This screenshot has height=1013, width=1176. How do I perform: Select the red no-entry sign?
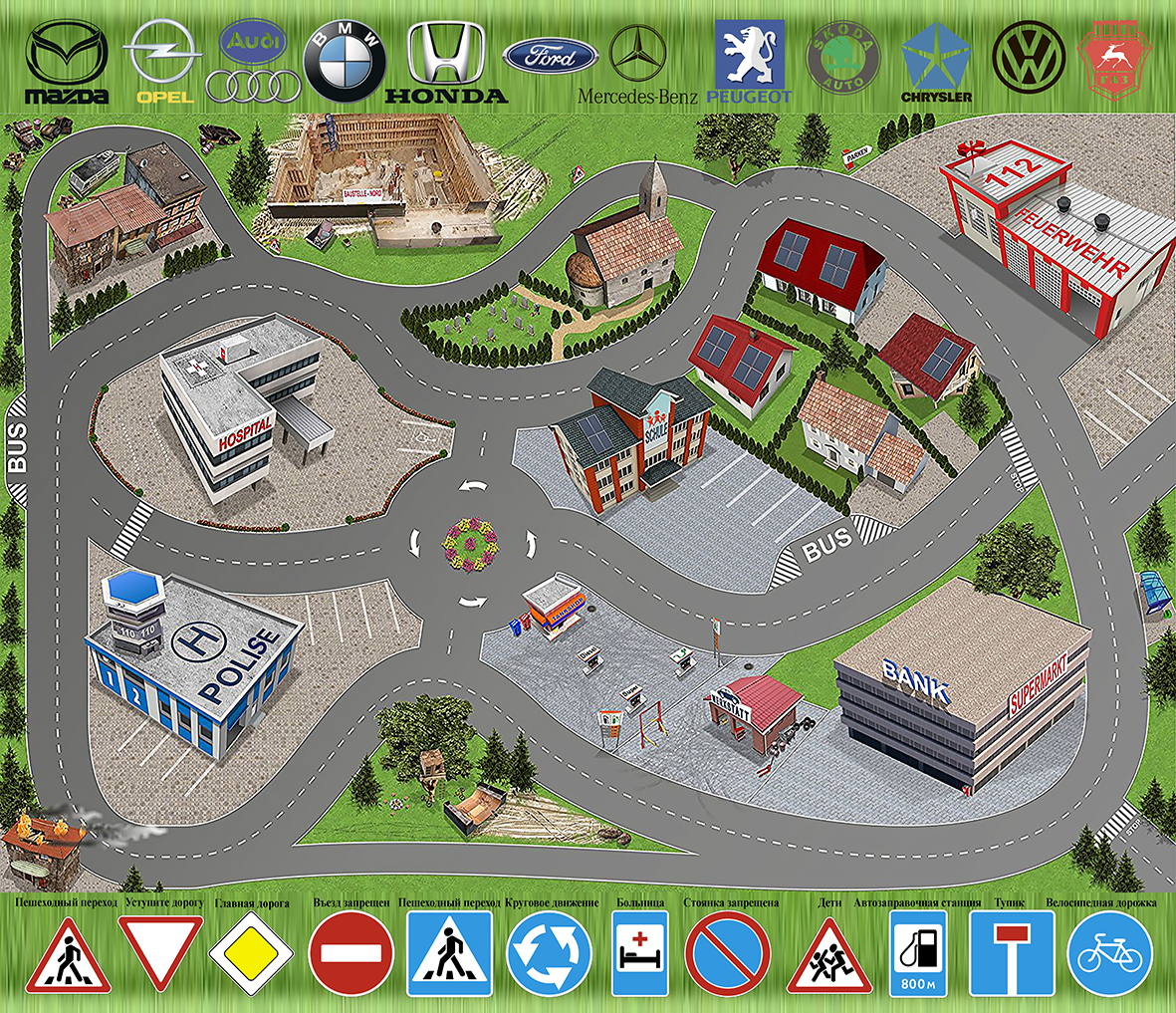tap(351, 954)
